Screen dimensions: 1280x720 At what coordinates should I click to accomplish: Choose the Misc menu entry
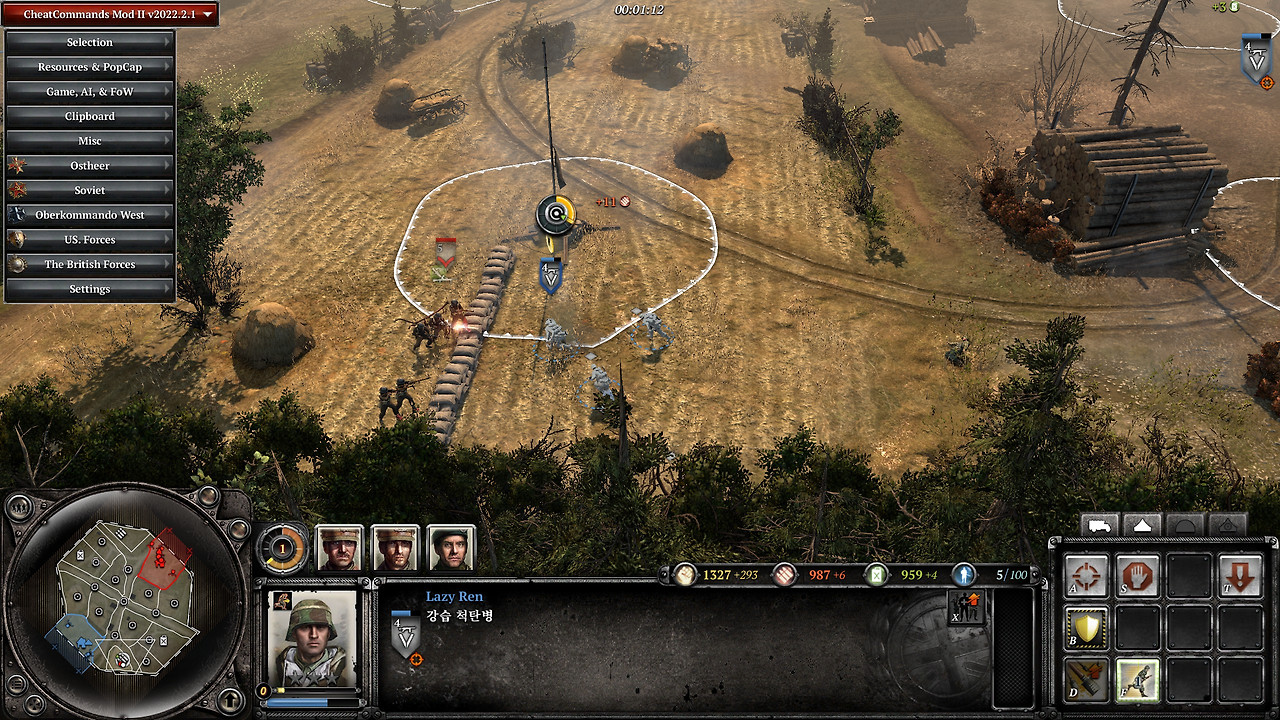[90, 141]
